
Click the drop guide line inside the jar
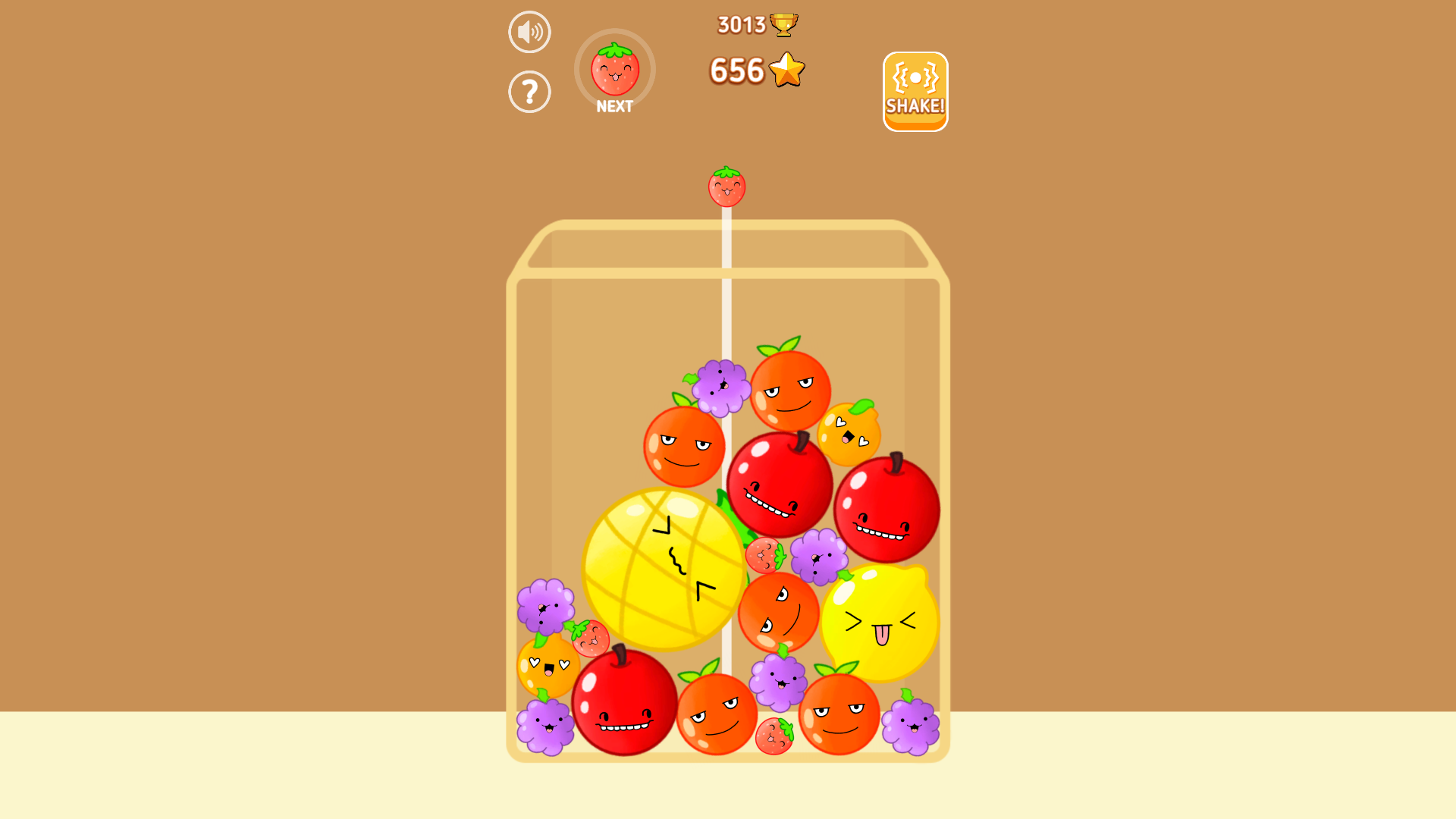coord(726,318)
